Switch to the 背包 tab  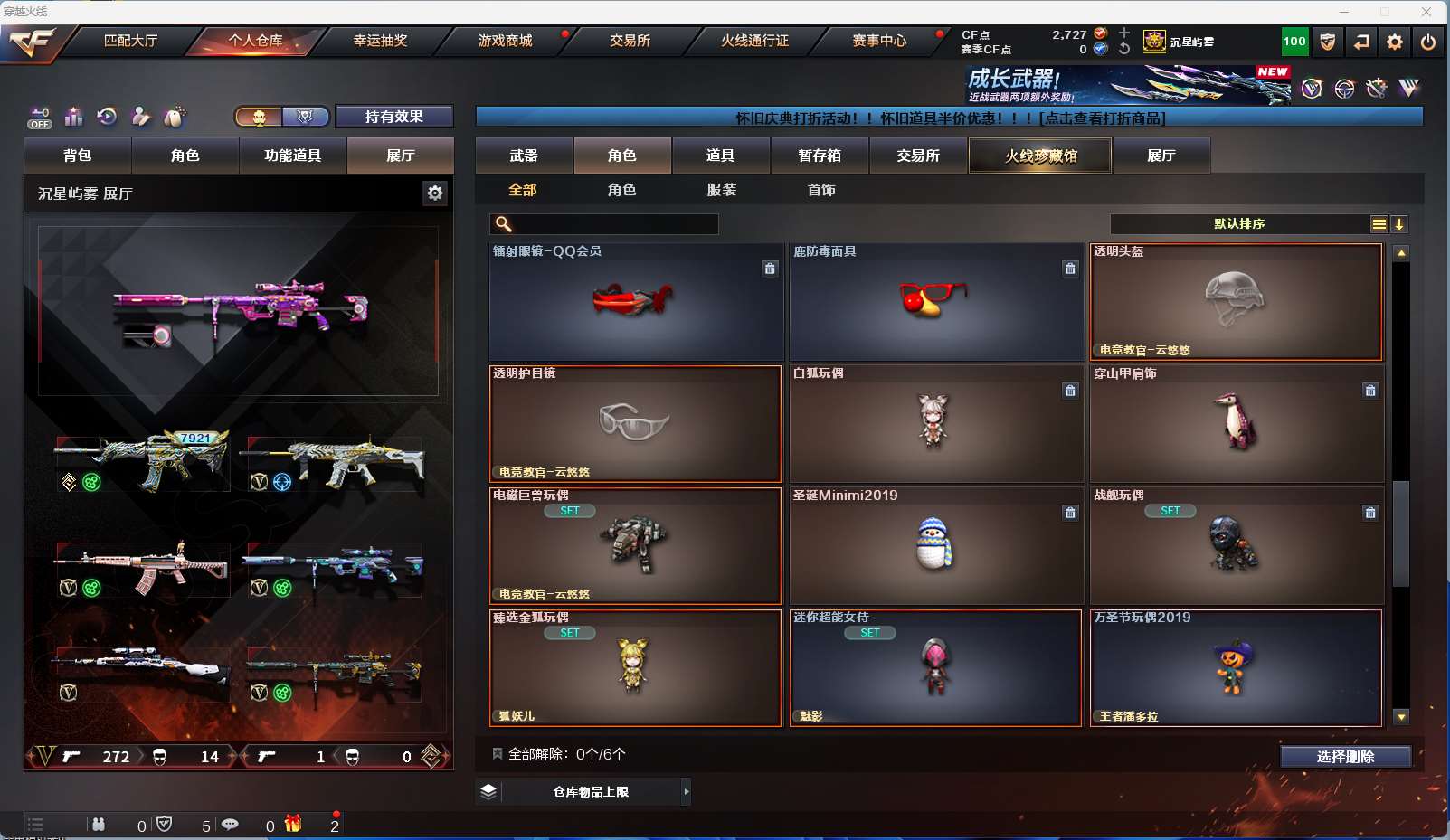(78, 156)
